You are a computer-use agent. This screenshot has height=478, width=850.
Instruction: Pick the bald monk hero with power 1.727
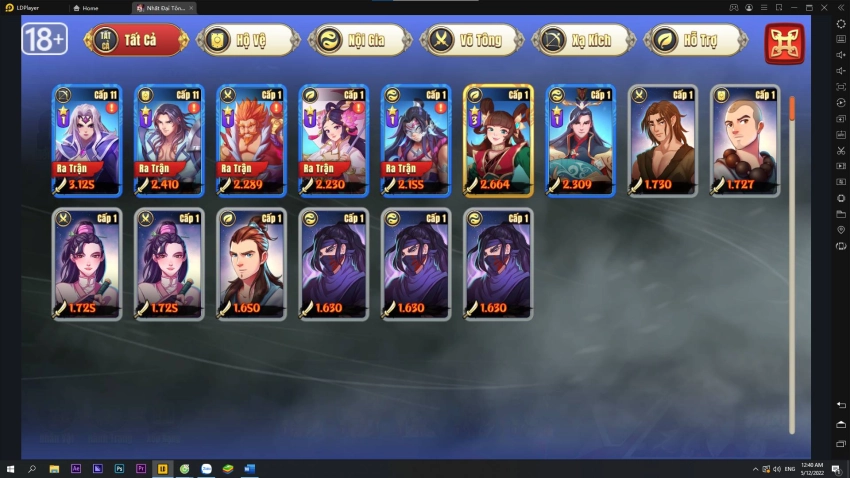pyautogui.click(x=745, y=140)
